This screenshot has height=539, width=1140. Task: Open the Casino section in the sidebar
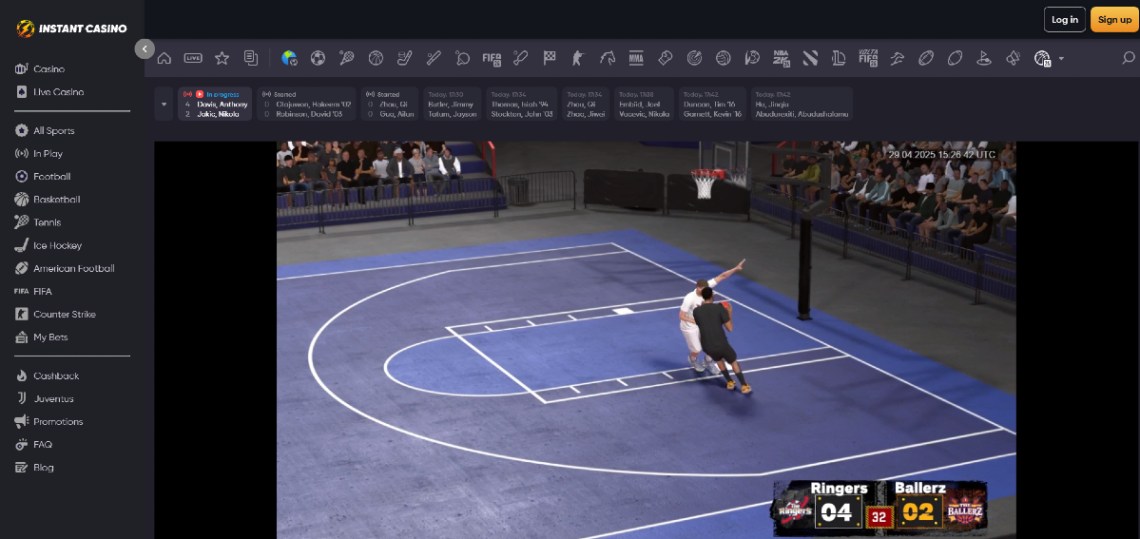[48, 69]
